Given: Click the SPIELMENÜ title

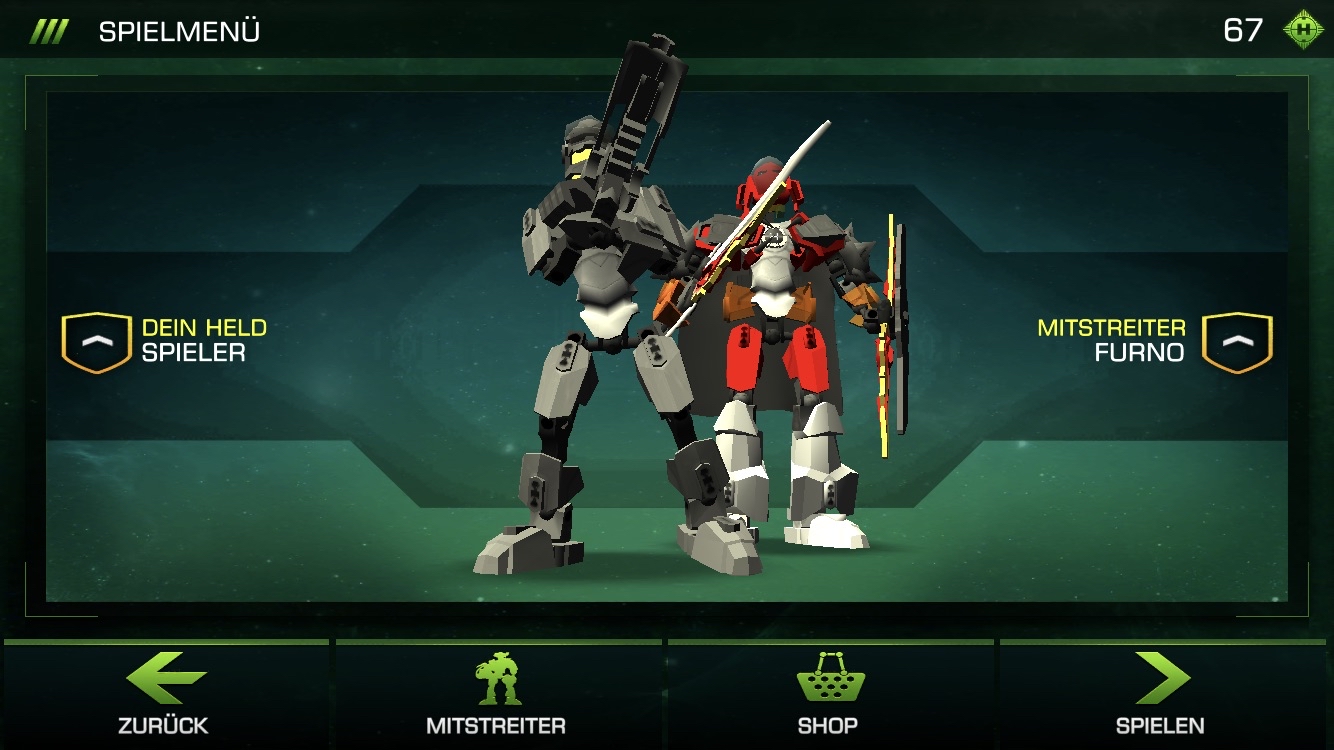Looking at the screenshot, I should 178,29.
